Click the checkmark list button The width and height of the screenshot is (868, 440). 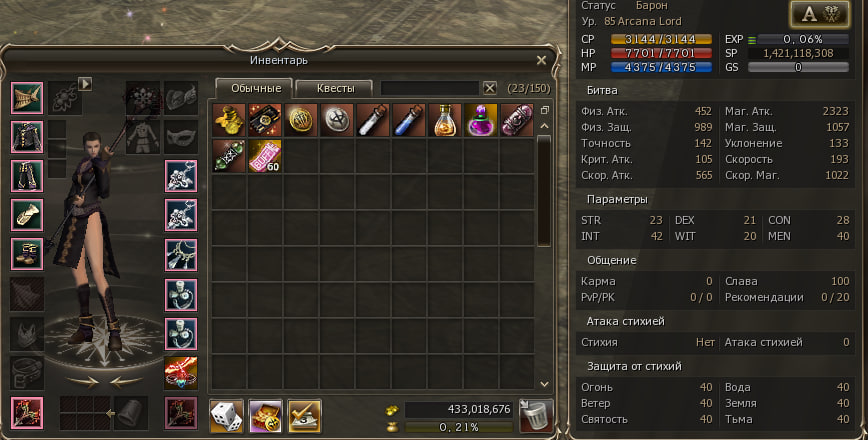[304, 413]
